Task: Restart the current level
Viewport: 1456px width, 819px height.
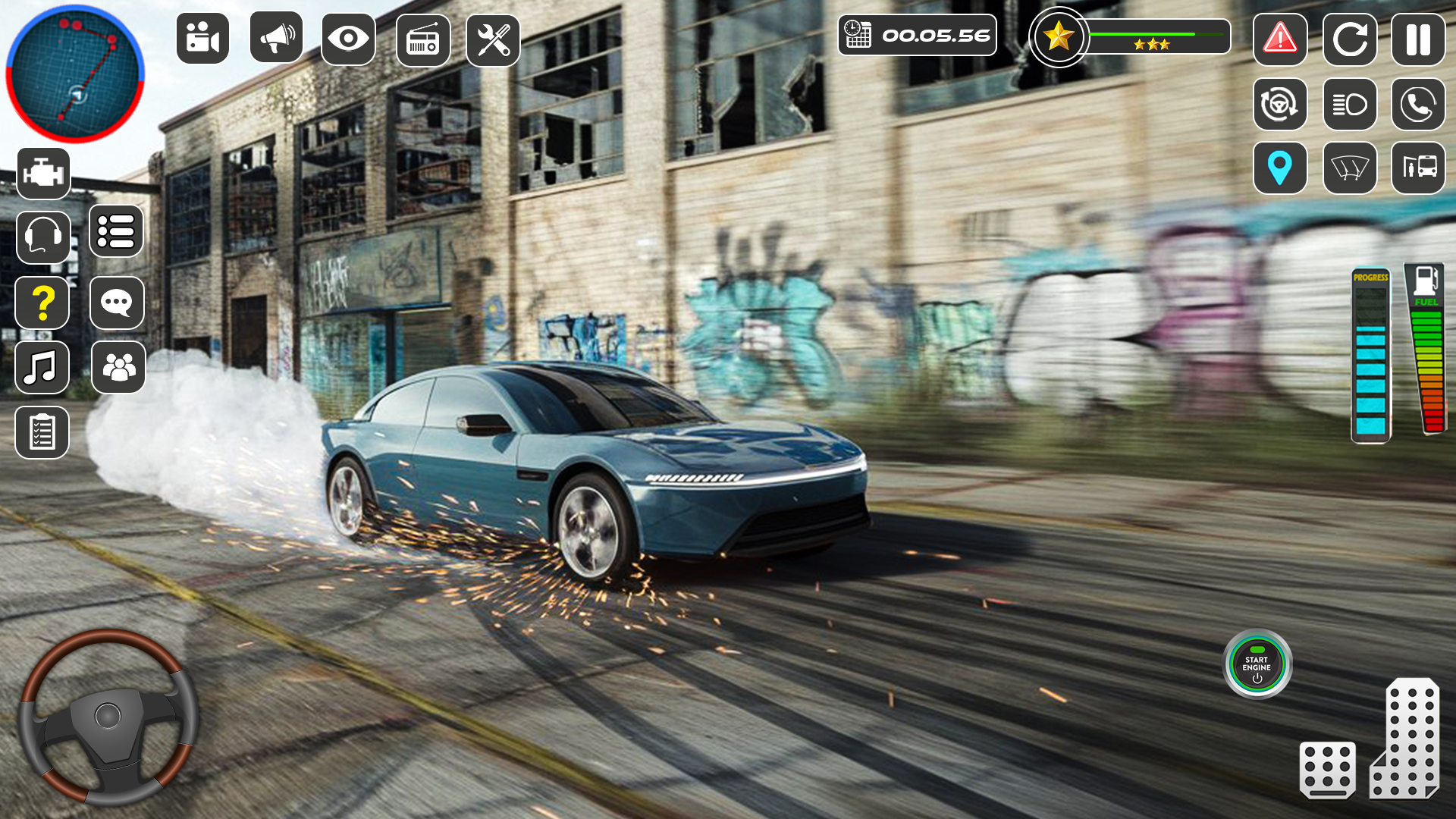Action: click(1349, 39)
